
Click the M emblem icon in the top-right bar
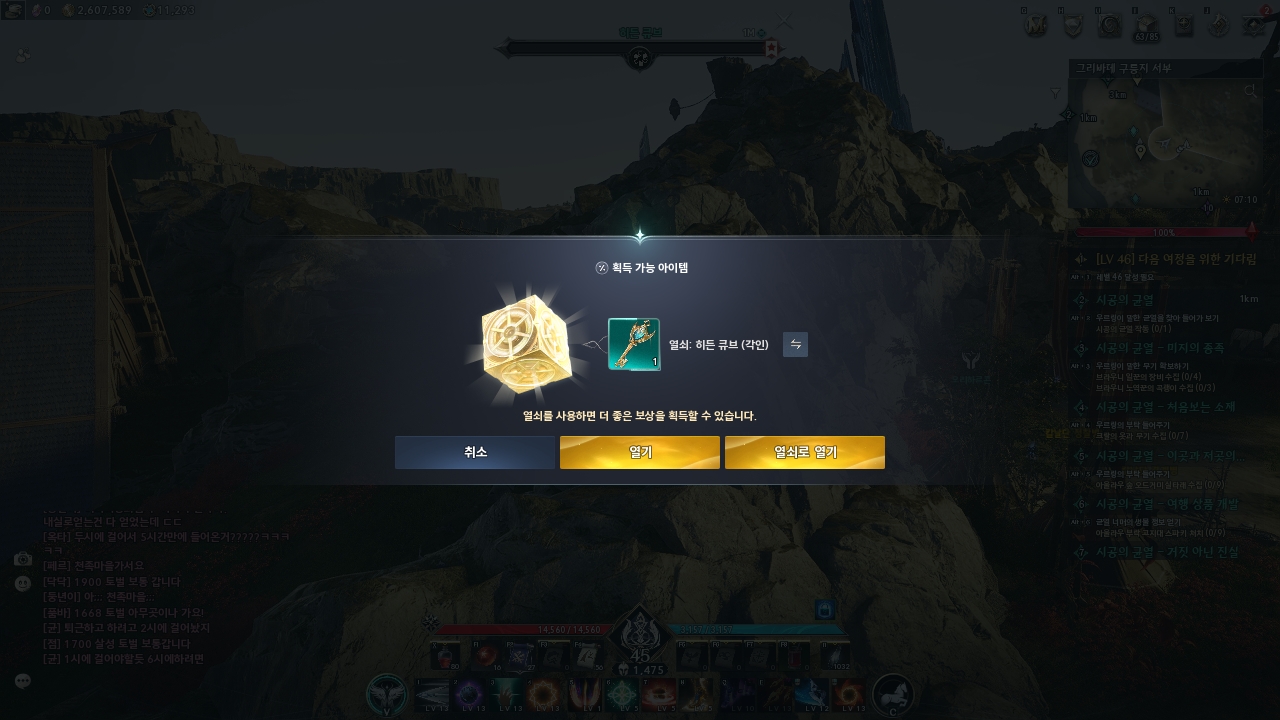1037,25
